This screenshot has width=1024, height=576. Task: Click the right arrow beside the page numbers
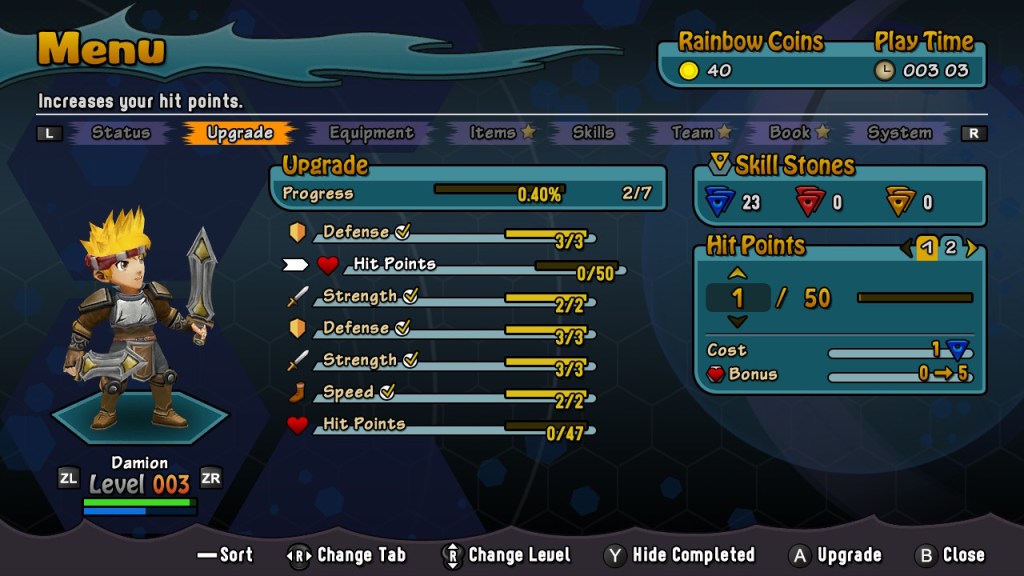click(x=971, y=248)
